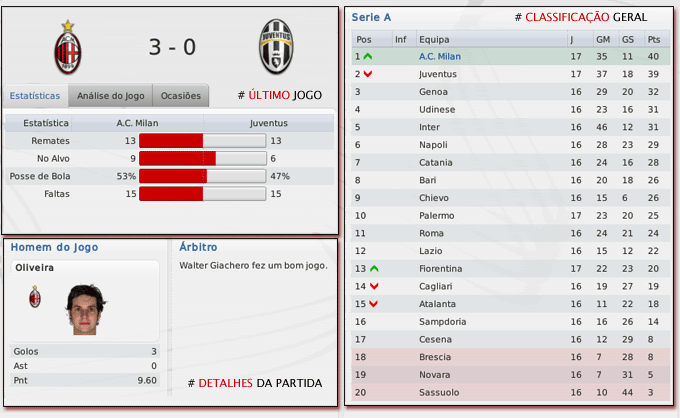Click the Homem do Jogo heading
Screen dimensions: 680x418
pos(54,247)
